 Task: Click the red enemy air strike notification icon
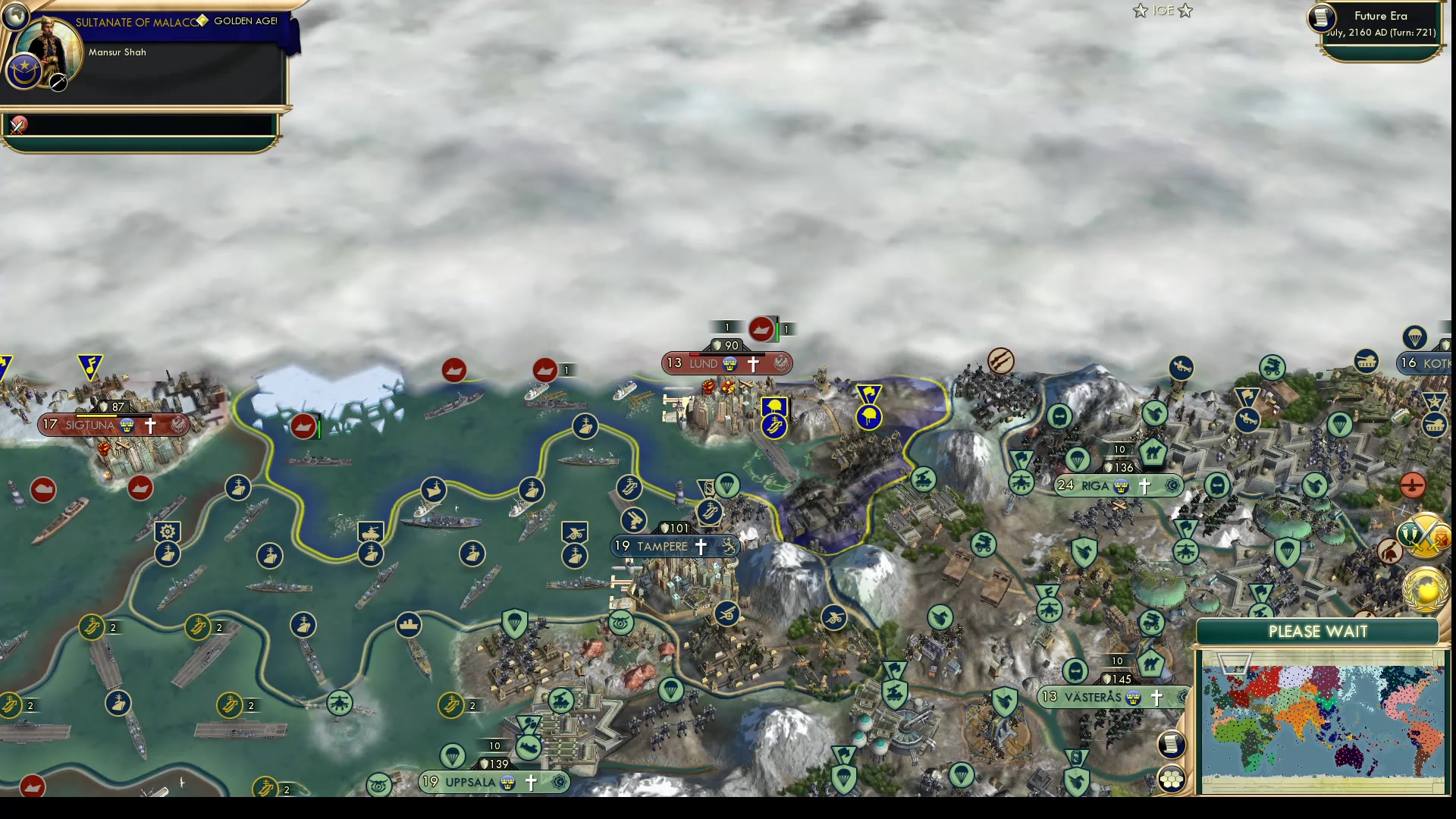[1414, 485]
